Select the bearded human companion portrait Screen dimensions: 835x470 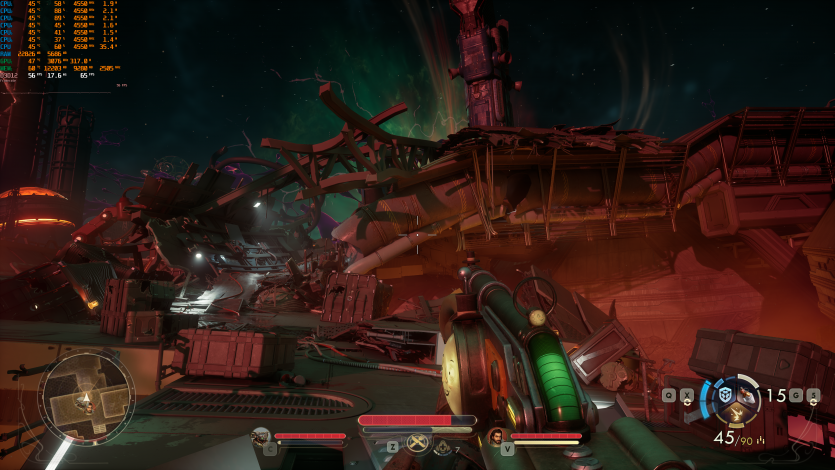point(496,436)
